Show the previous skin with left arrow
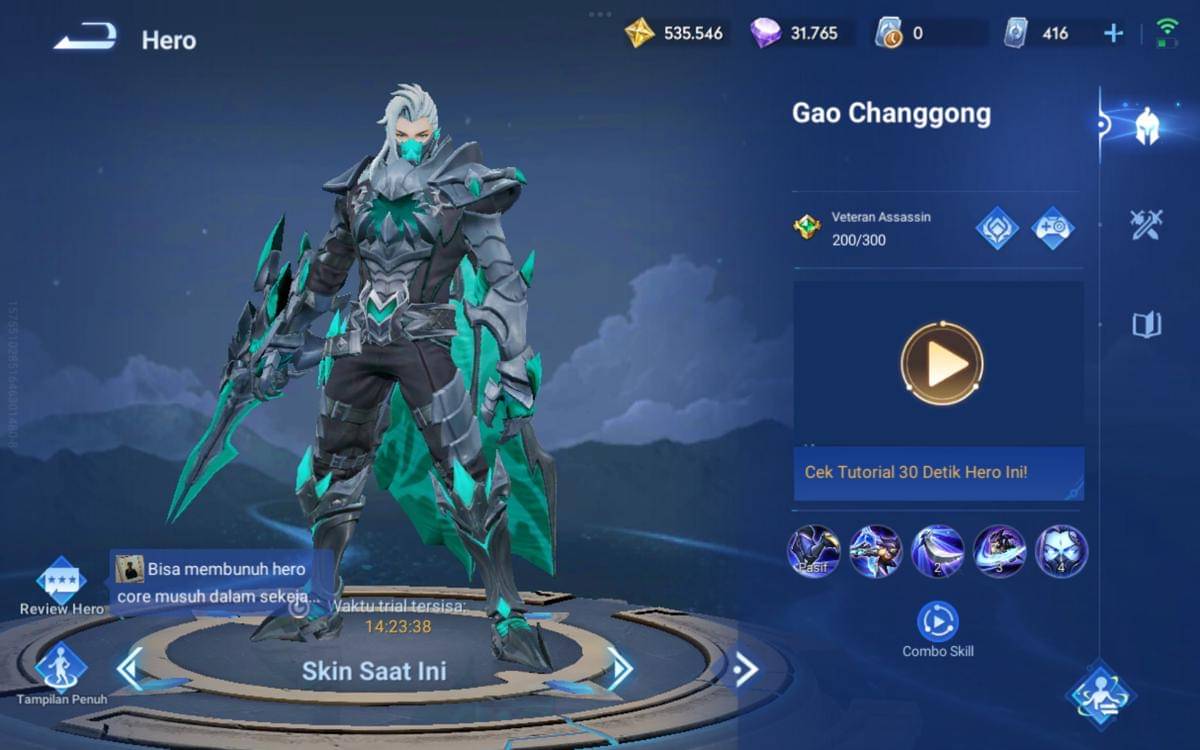Image resolution: width=1200 pixels, height=750 pixels. coord(130,669)
